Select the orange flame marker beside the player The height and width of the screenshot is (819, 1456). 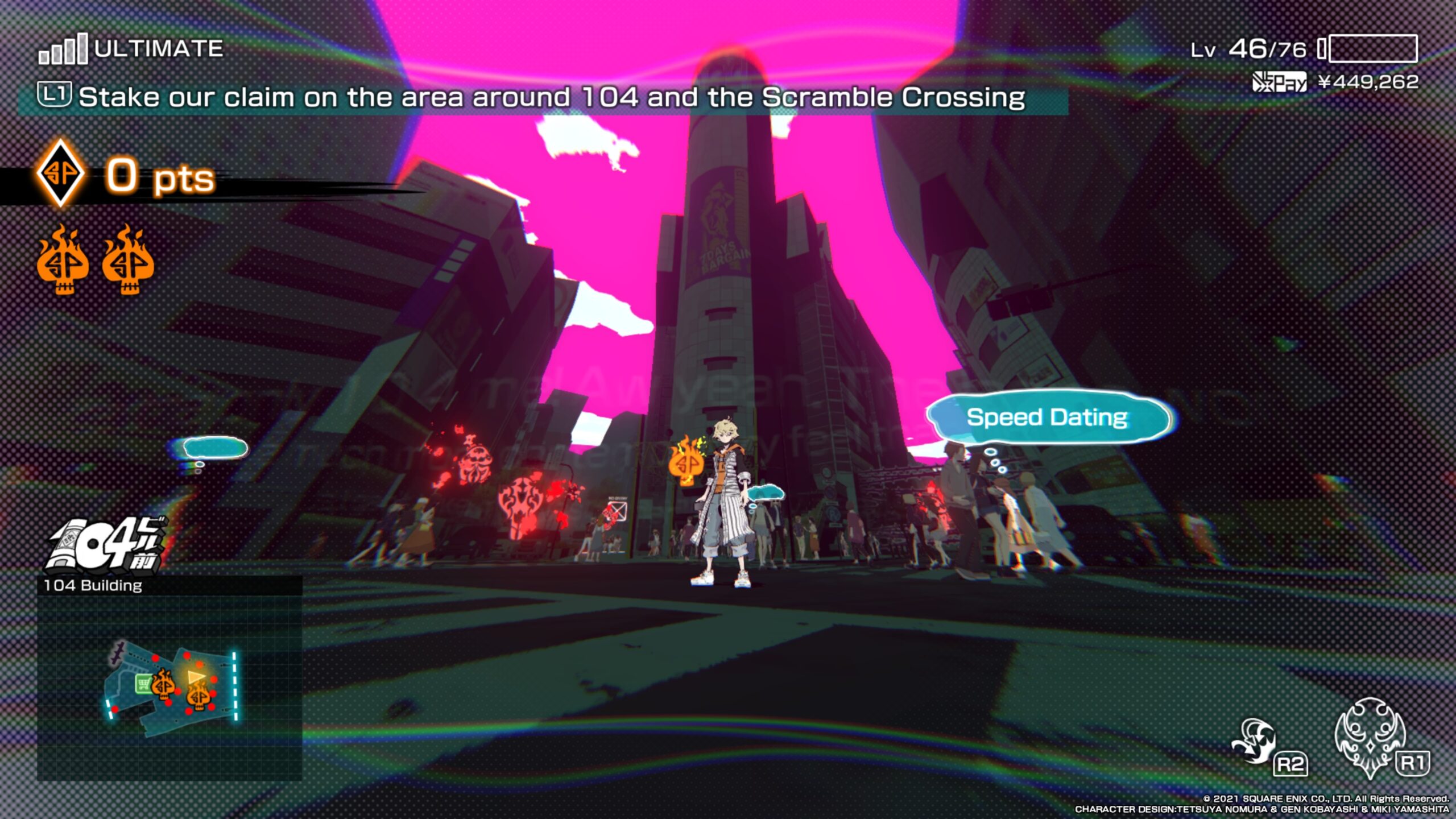click(686, 461)
